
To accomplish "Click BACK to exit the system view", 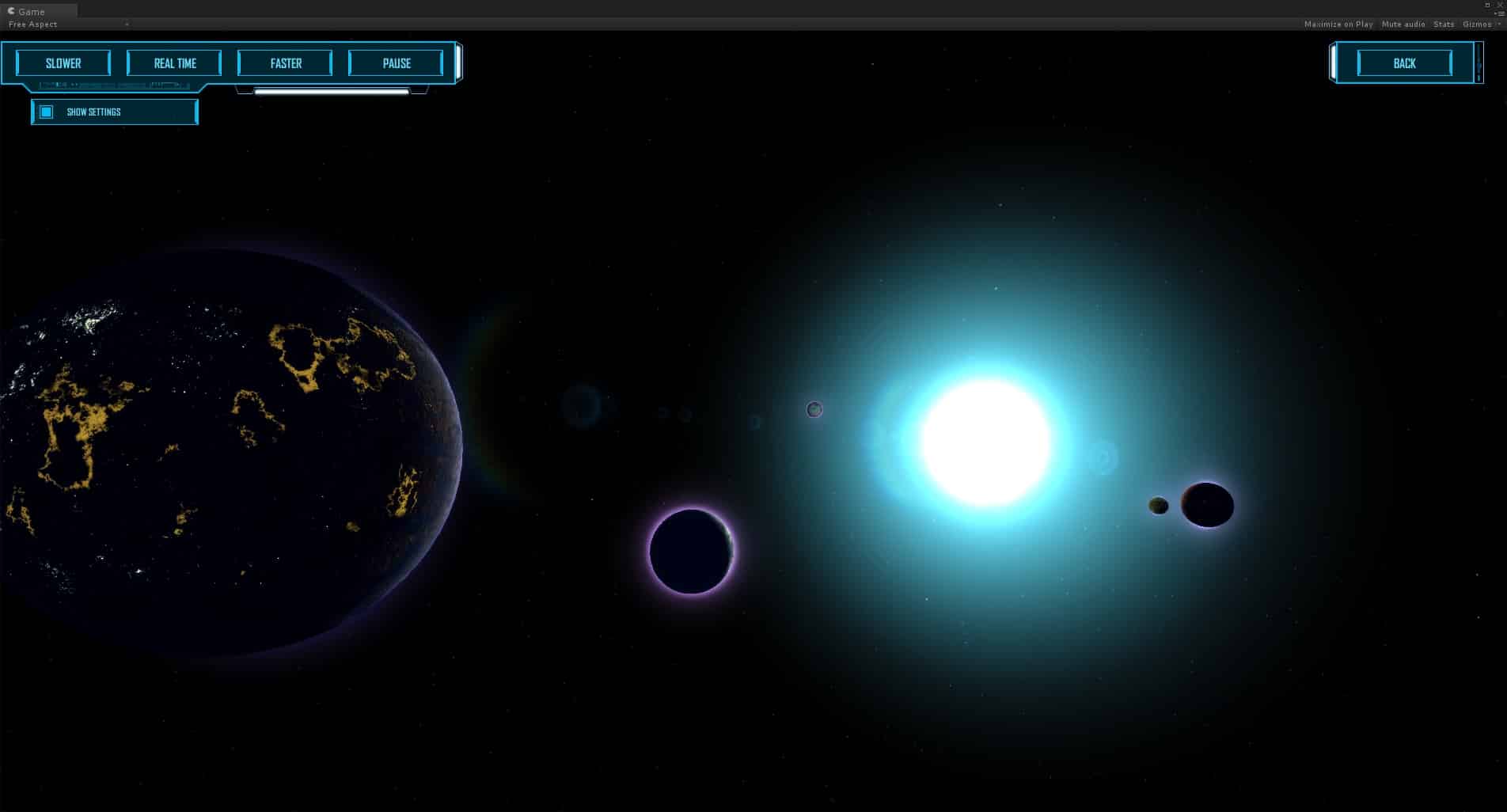I will (1403, 63).
